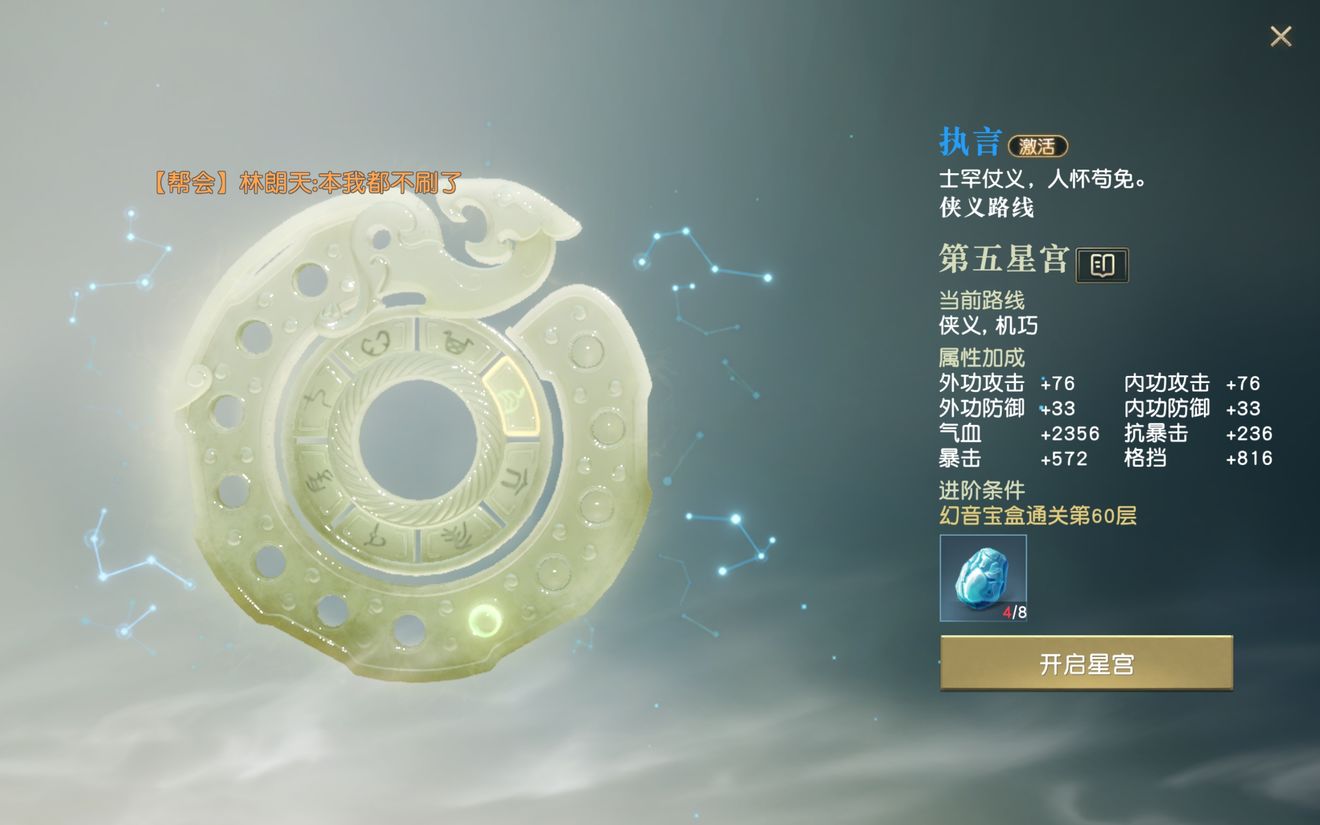Select the 执言 palace title
This screenshot has height=825, width=1320.
pyautogui.click(x=968, y=141)
